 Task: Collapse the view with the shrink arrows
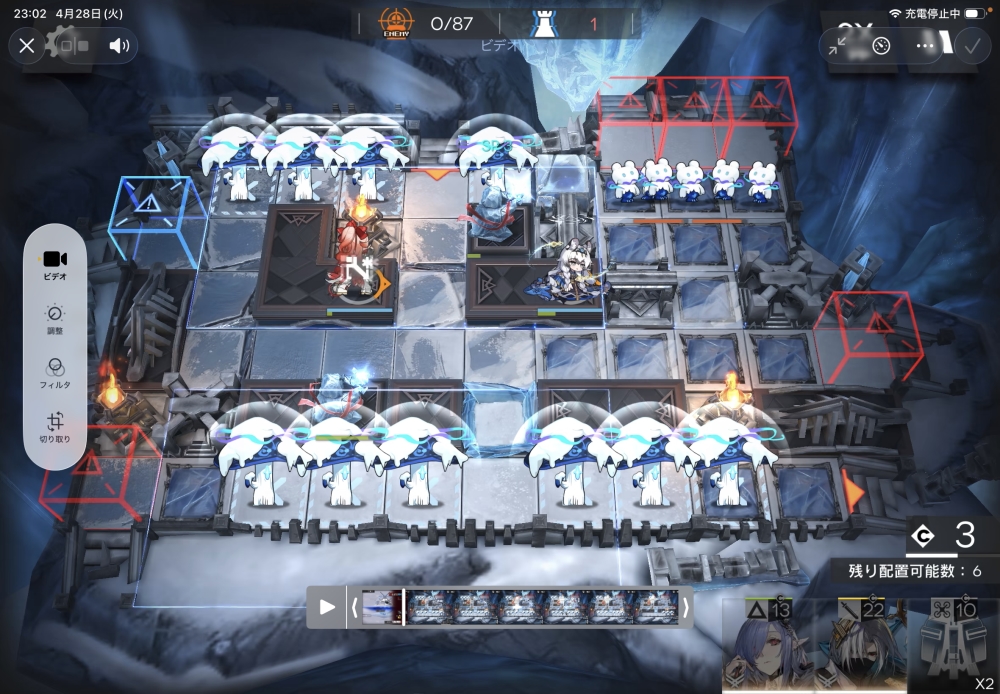(838, 46)
